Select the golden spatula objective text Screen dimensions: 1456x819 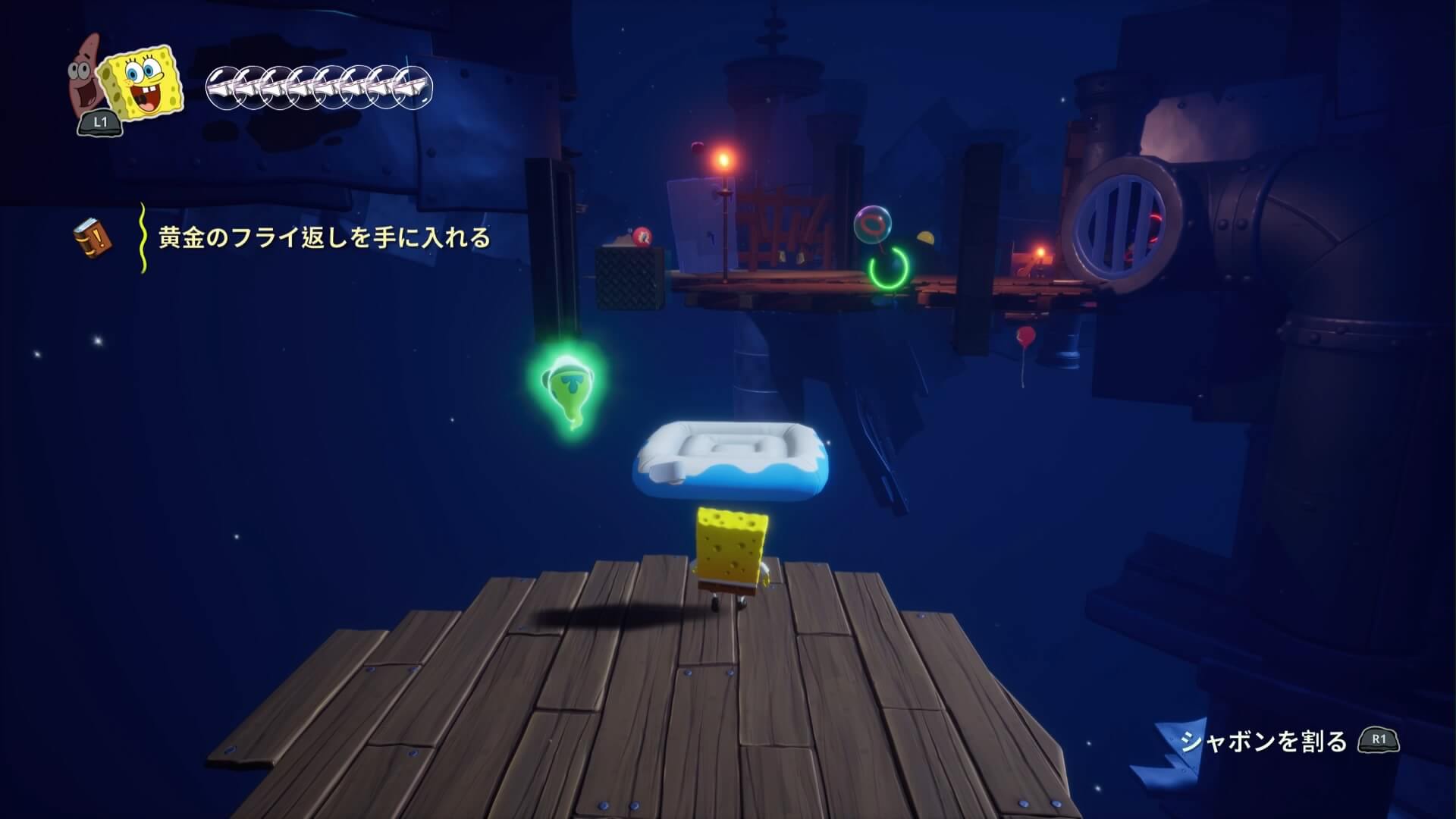pos(324,238)
